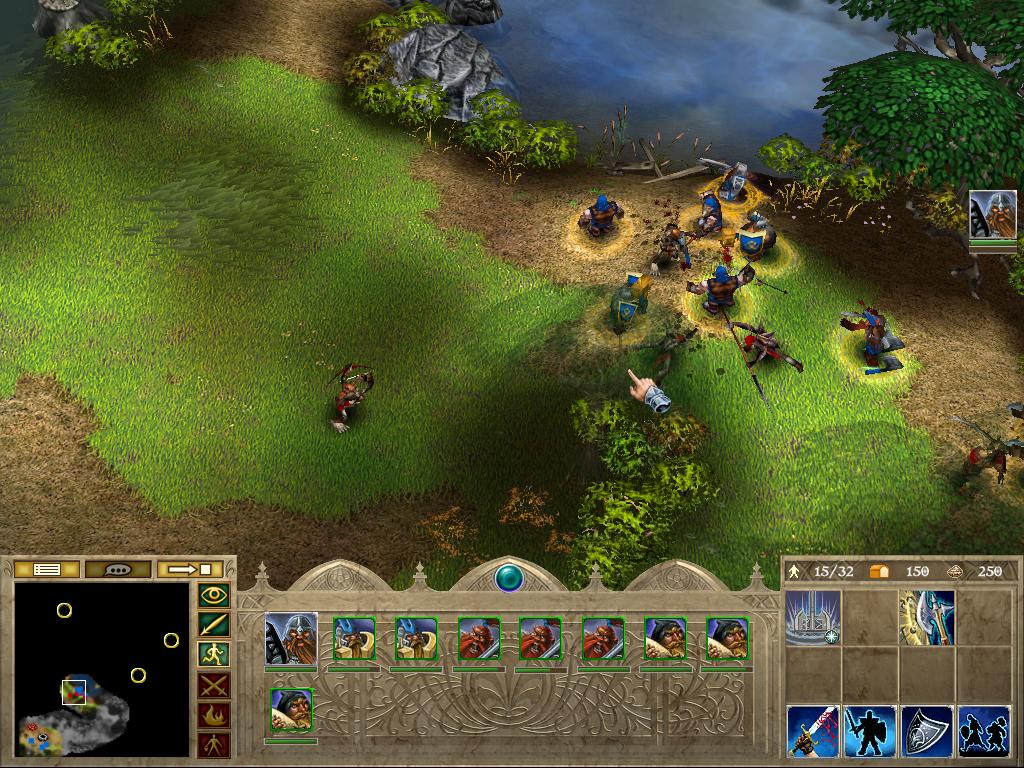Open the menu list button above minimap
1024x768 pixels.
tap(47, 569)
